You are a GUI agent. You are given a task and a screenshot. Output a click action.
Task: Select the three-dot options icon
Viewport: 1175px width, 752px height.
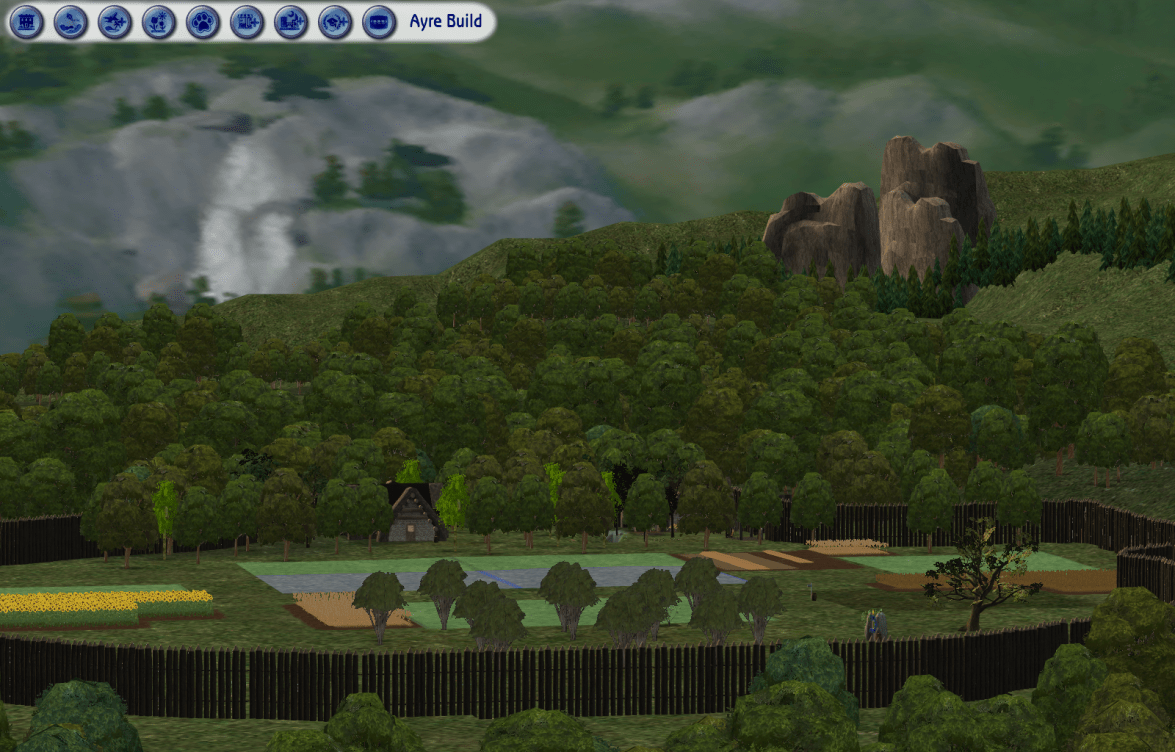379,21
